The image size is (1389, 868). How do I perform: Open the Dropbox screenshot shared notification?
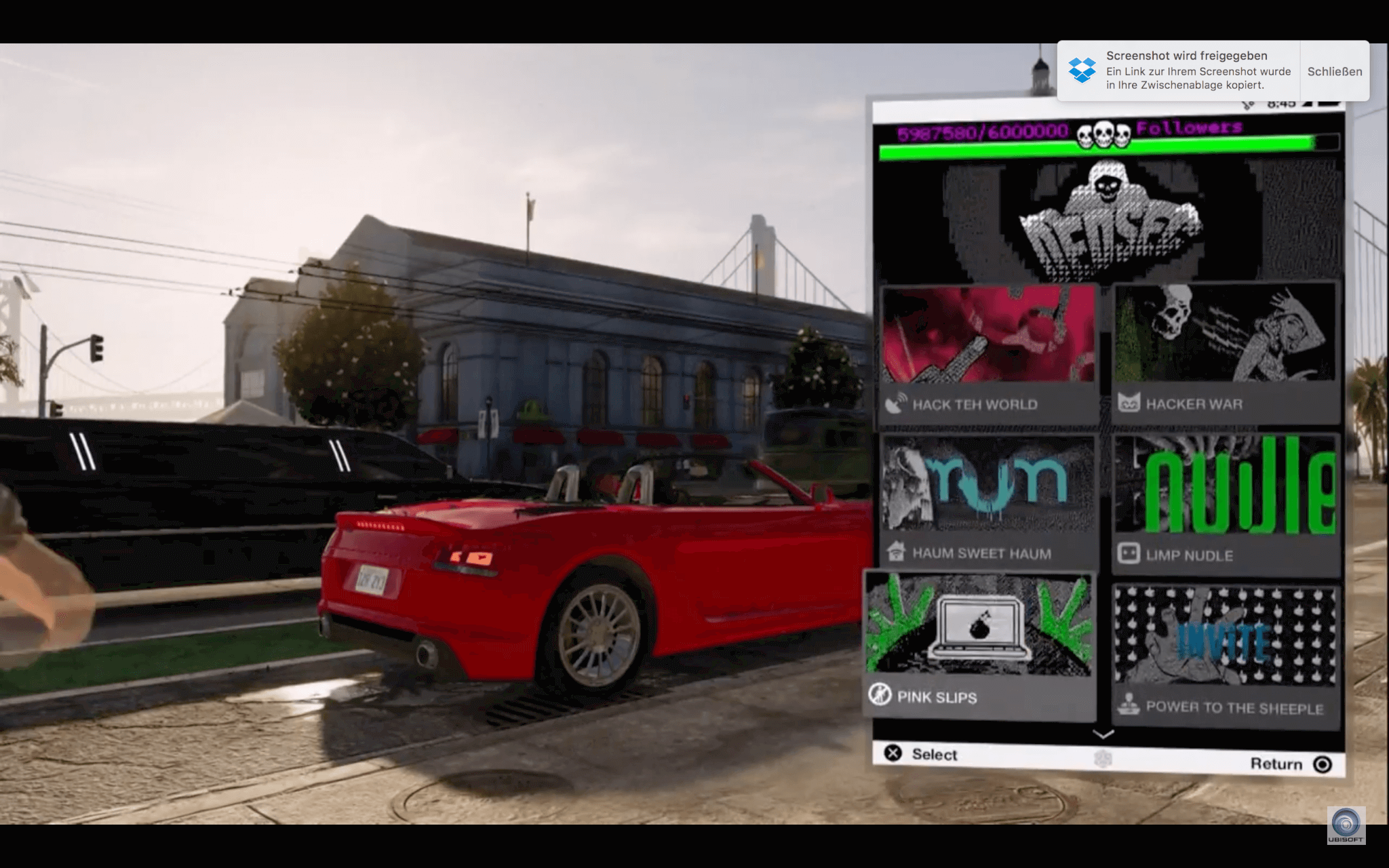click(1180, 71)
